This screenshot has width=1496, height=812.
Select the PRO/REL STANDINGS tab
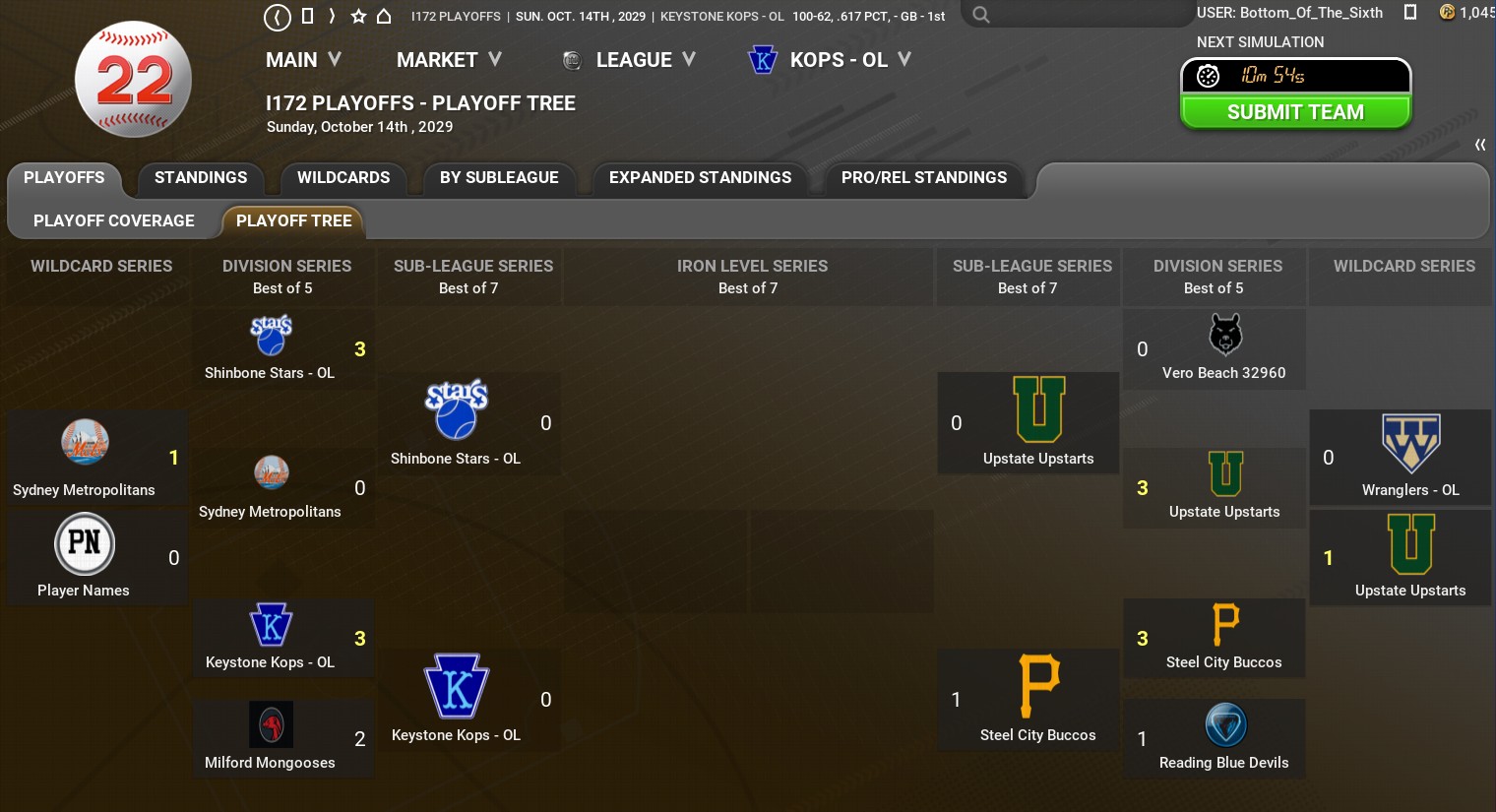(923, 178)
